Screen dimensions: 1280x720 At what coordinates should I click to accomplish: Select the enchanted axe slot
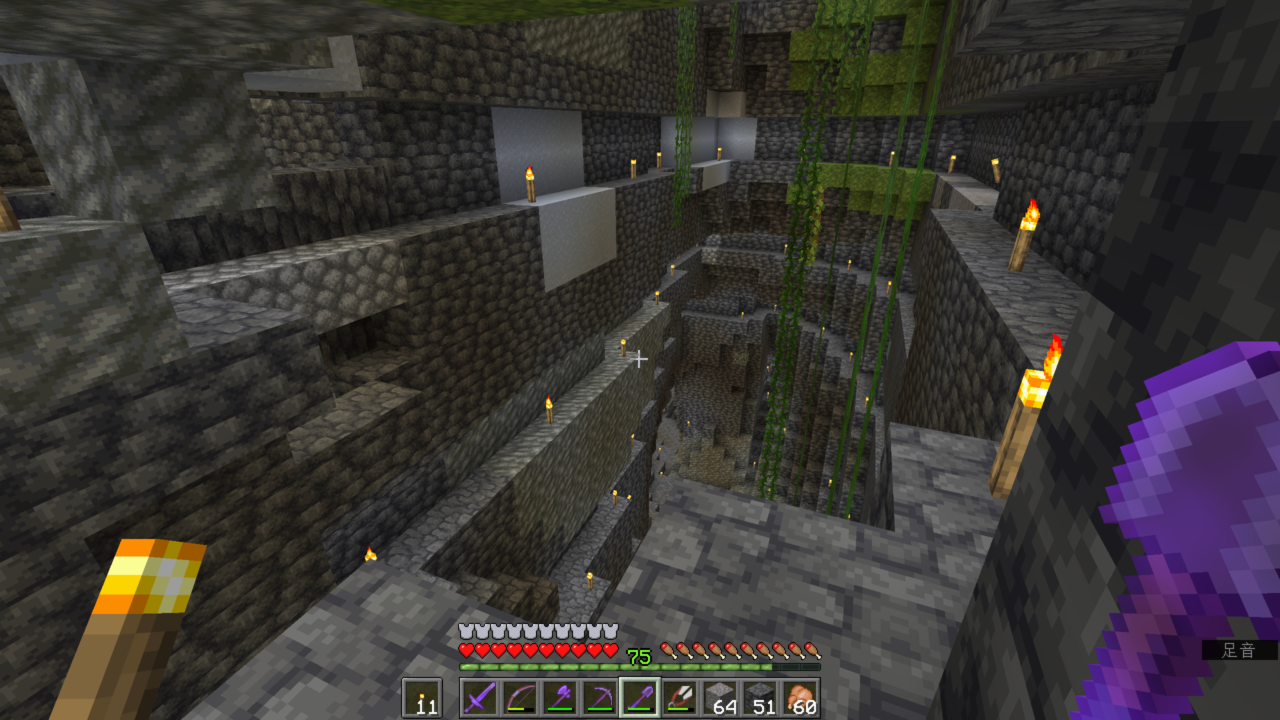point(559,697)
